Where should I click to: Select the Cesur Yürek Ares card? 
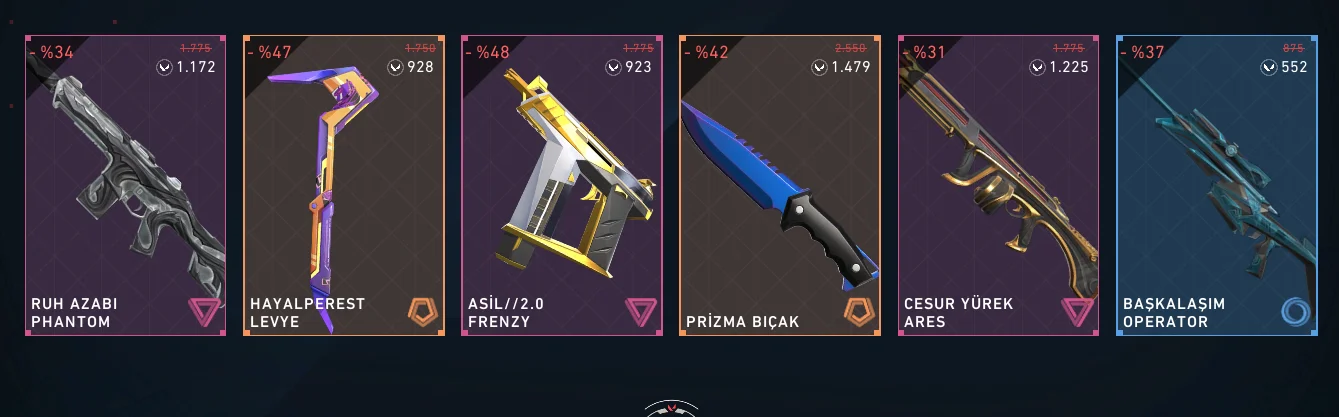pos(998,186)
